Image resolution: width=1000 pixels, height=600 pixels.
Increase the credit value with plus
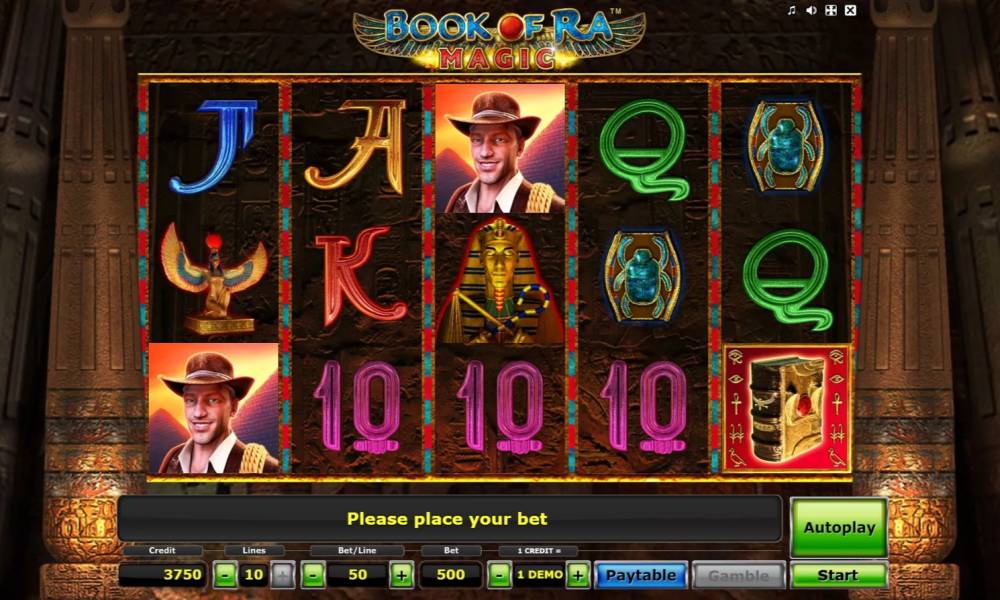pyautogui.click(x=578, y=575)
